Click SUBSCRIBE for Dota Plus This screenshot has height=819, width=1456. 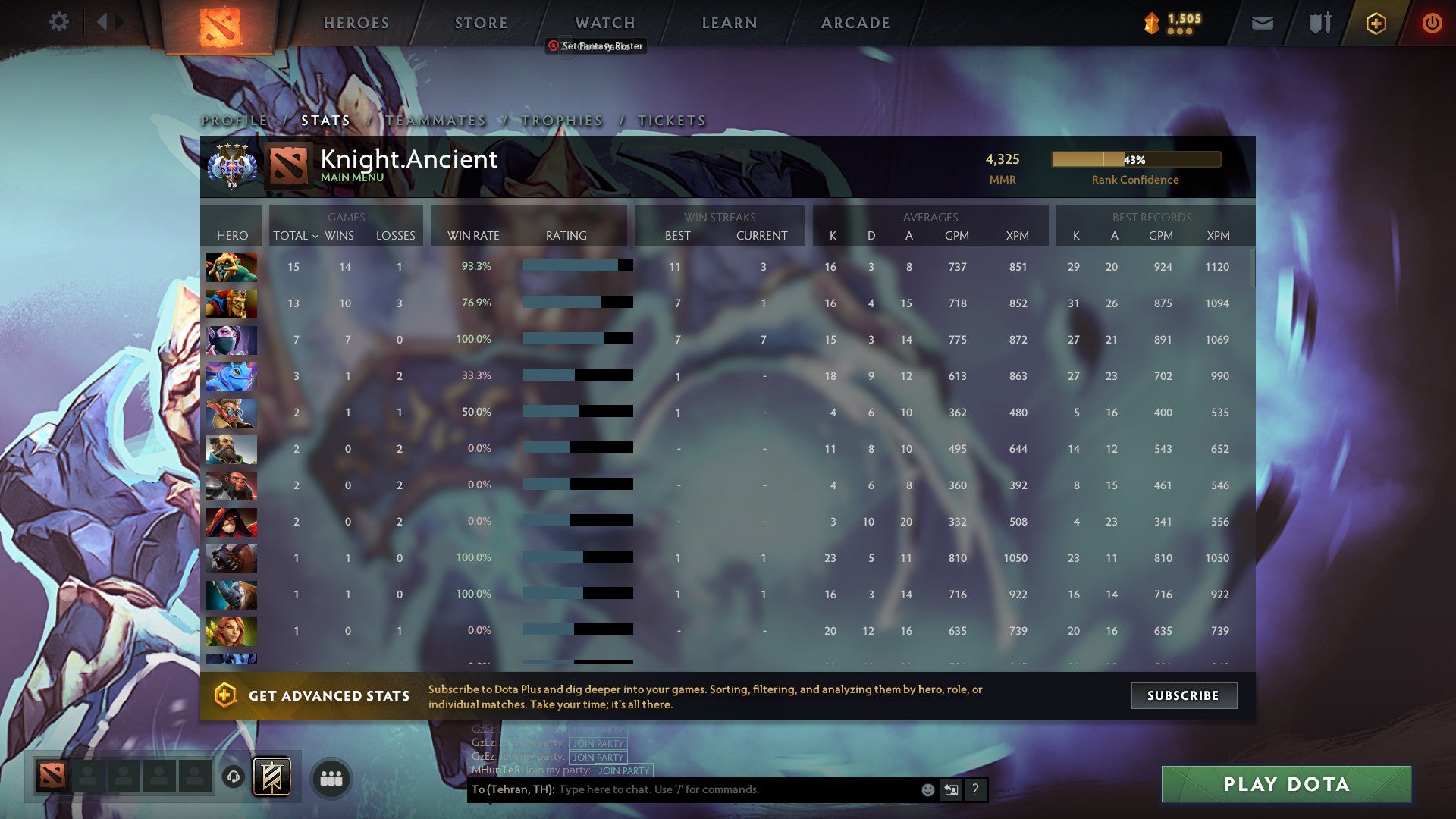pyautogui.click(x=1184, y=695)
